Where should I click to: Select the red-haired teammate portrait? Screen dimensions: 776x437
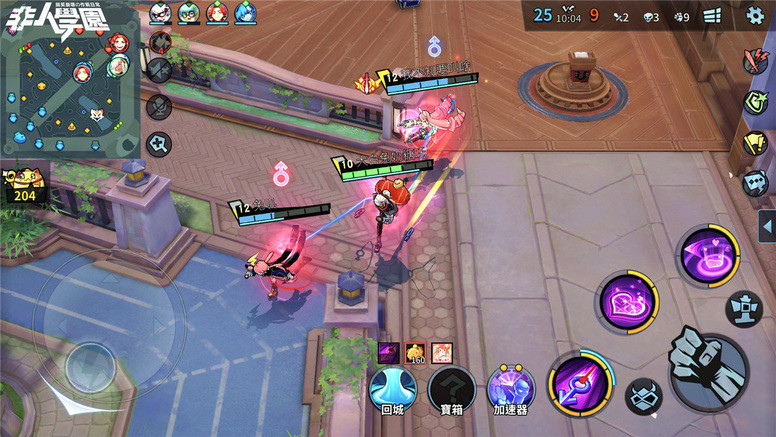pyautogui.click(x=217, y=13)
